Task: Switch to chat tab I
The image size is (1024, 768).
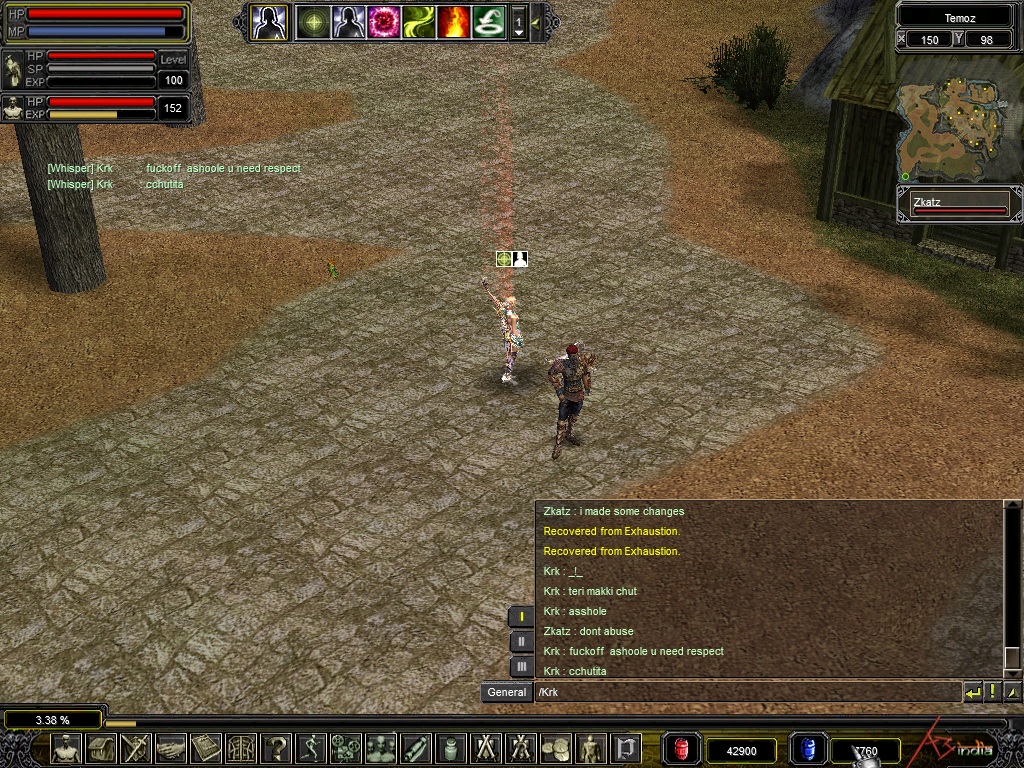Action: coord(521,617)
